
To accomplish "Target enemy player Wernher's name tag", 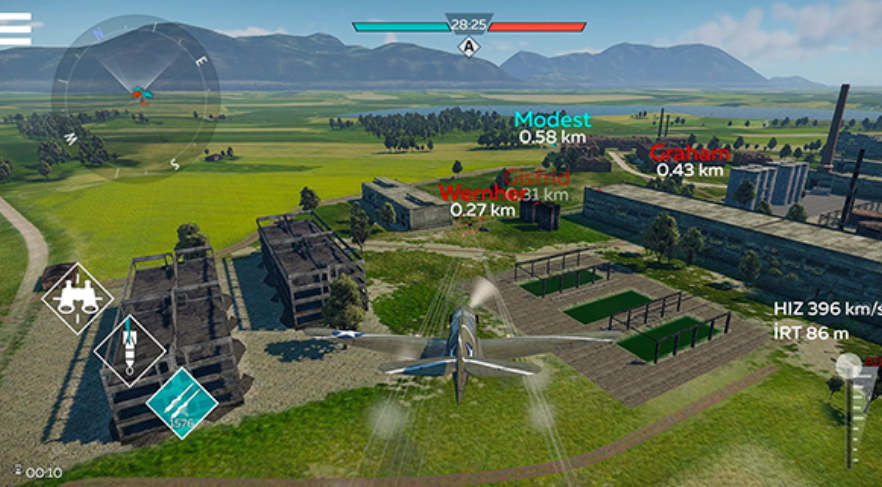I will [481, 193].
